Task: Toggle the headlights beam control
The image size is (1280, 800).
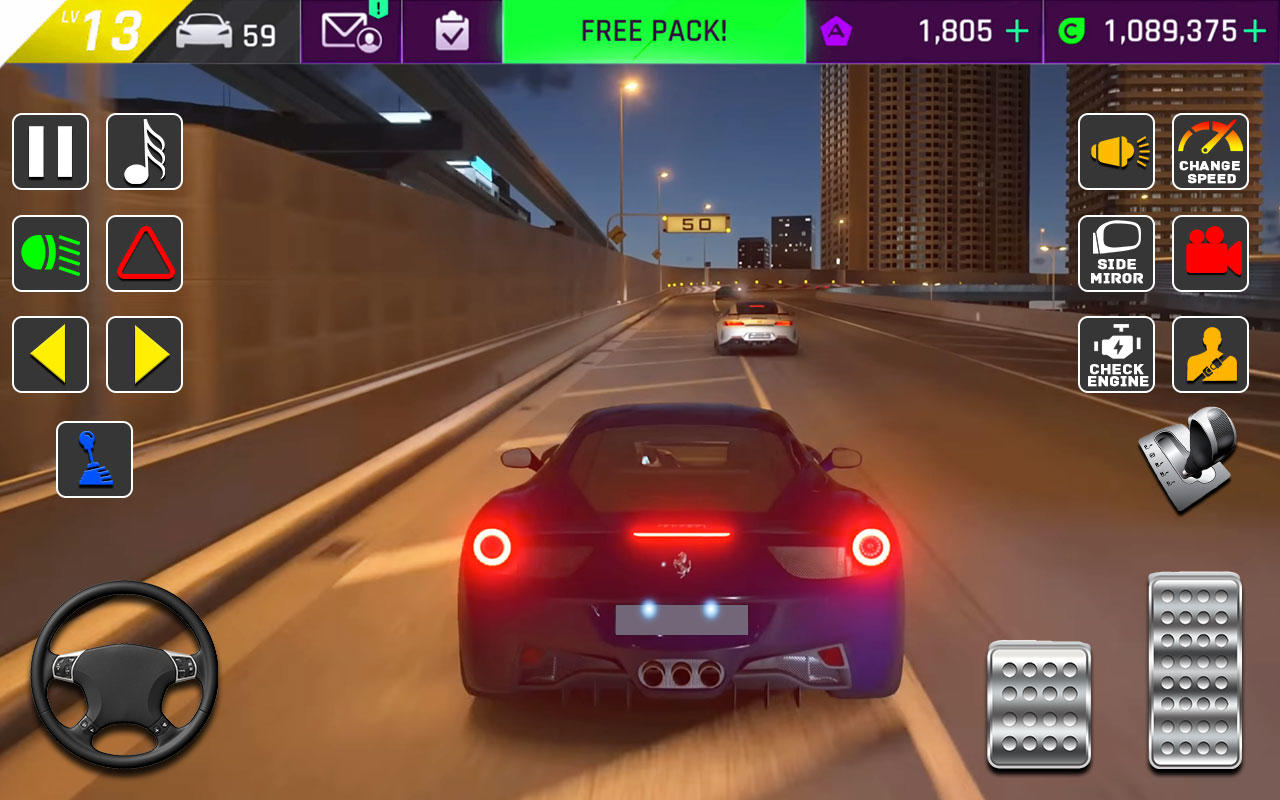Action: (x=50, y=253)
